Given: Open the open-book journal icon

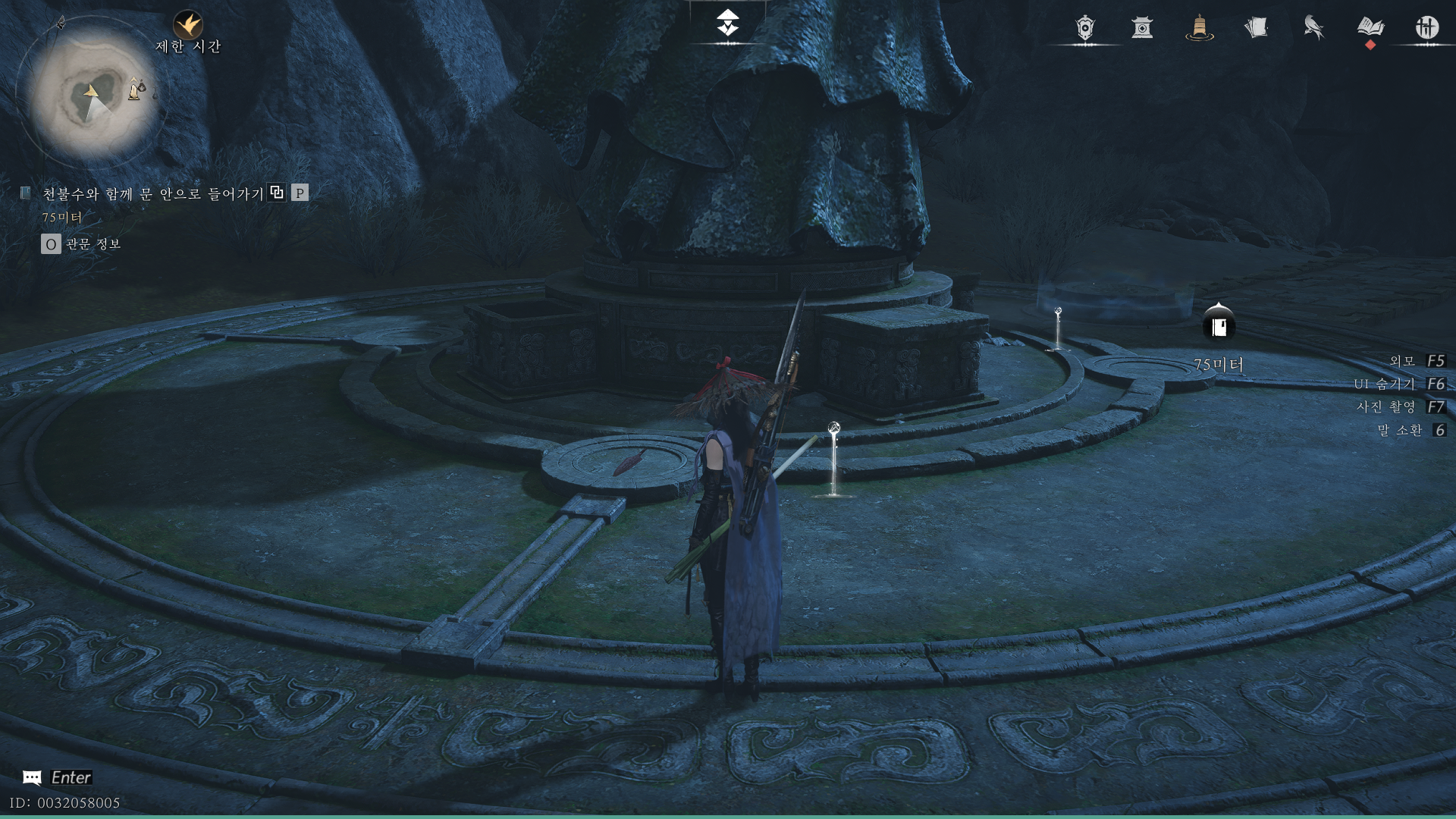Looking at the screenshot, I should 1370,28.
